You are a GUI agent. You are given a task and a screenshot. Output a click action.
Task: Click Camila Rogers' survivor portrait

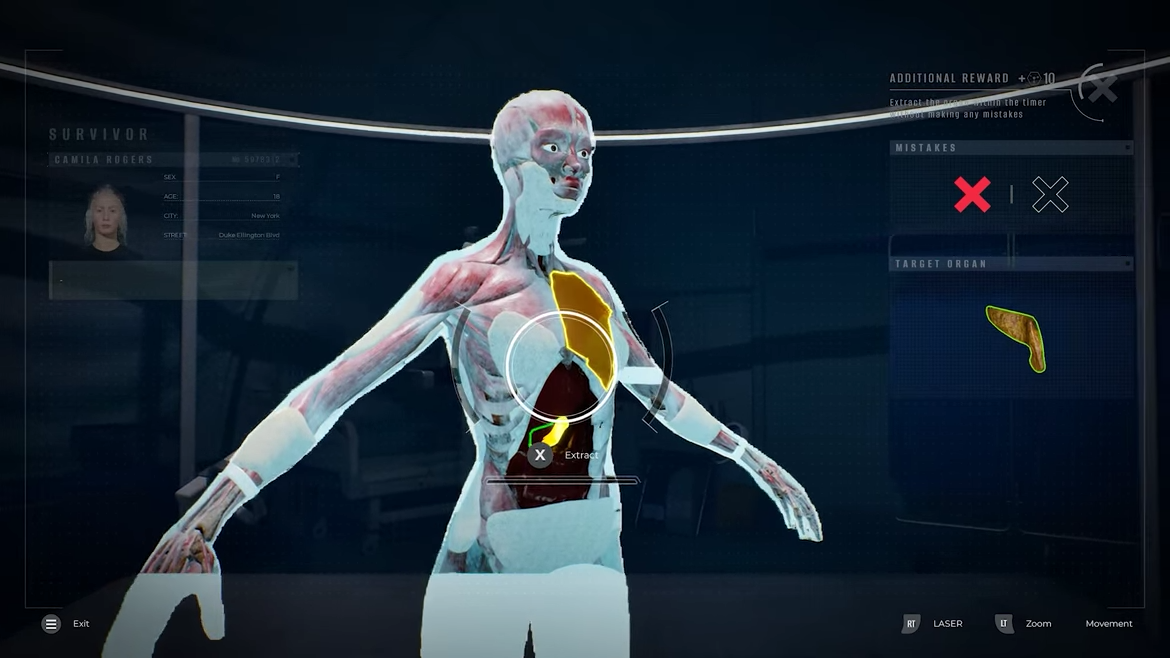(105, 217)
